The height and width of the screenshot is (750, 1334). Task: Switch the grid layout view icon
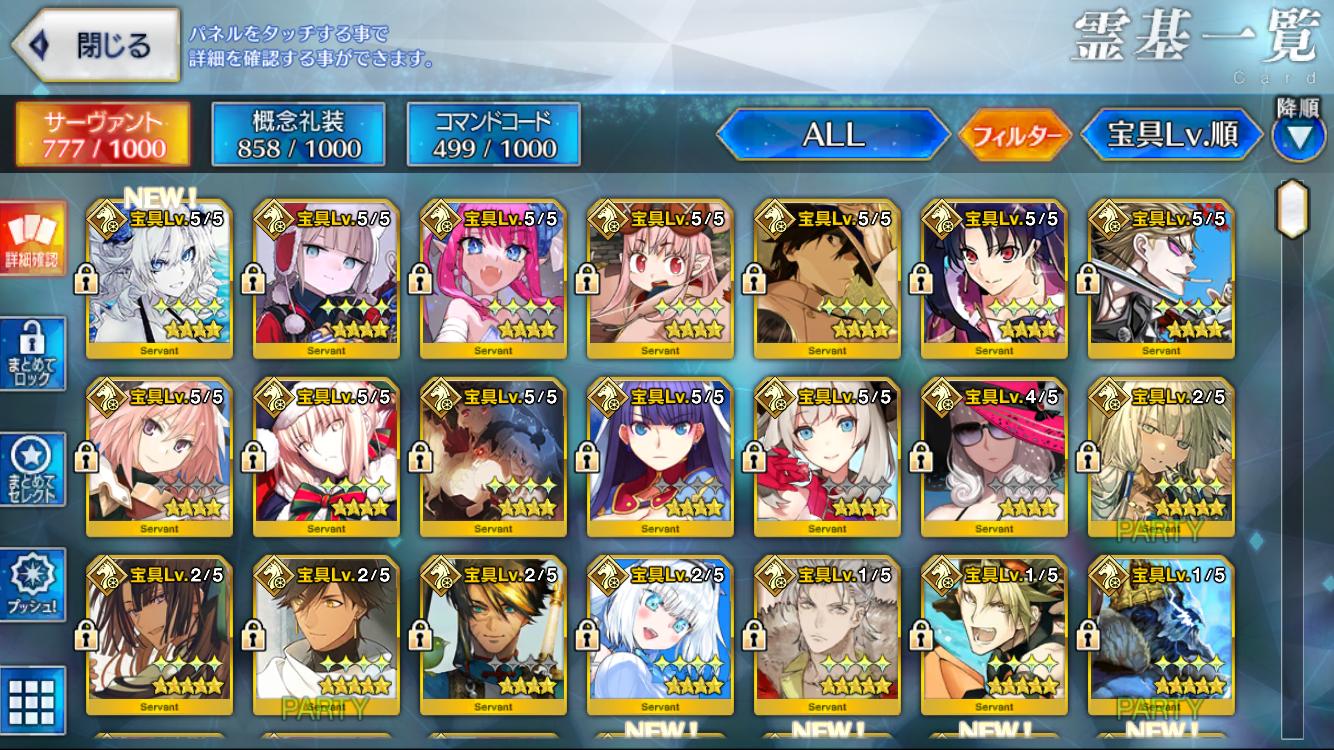click(x=33, y=699)
